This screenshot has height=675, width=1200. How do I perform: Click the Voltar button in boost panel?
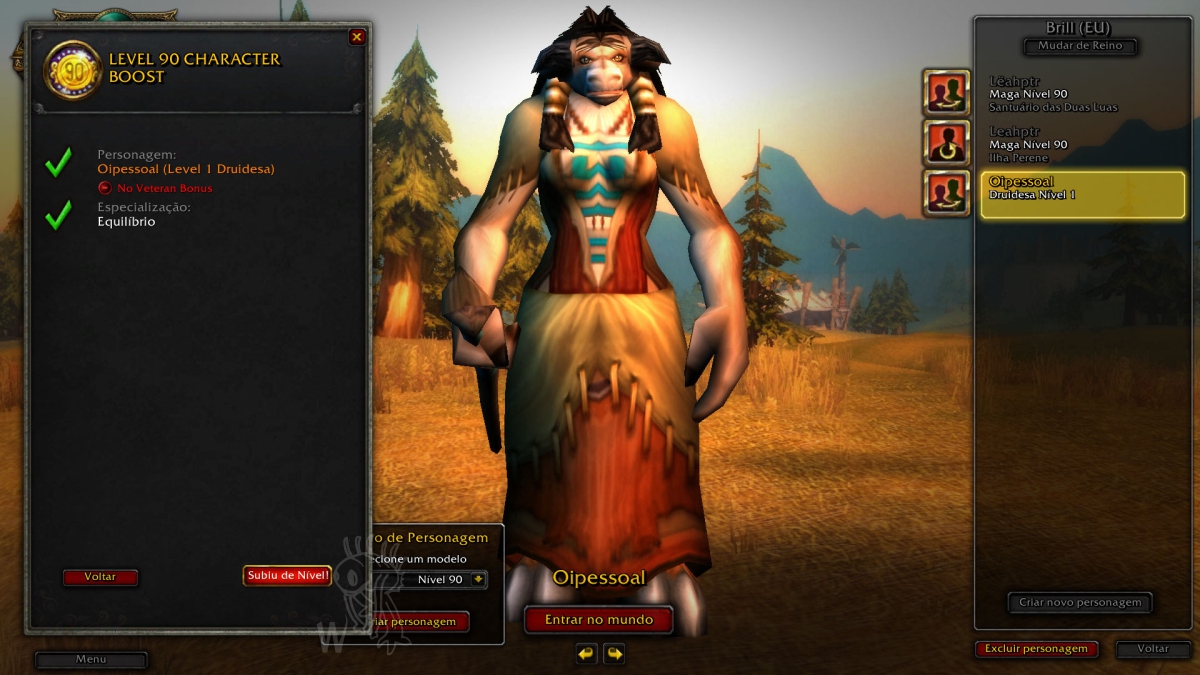[x=100, y=577]
